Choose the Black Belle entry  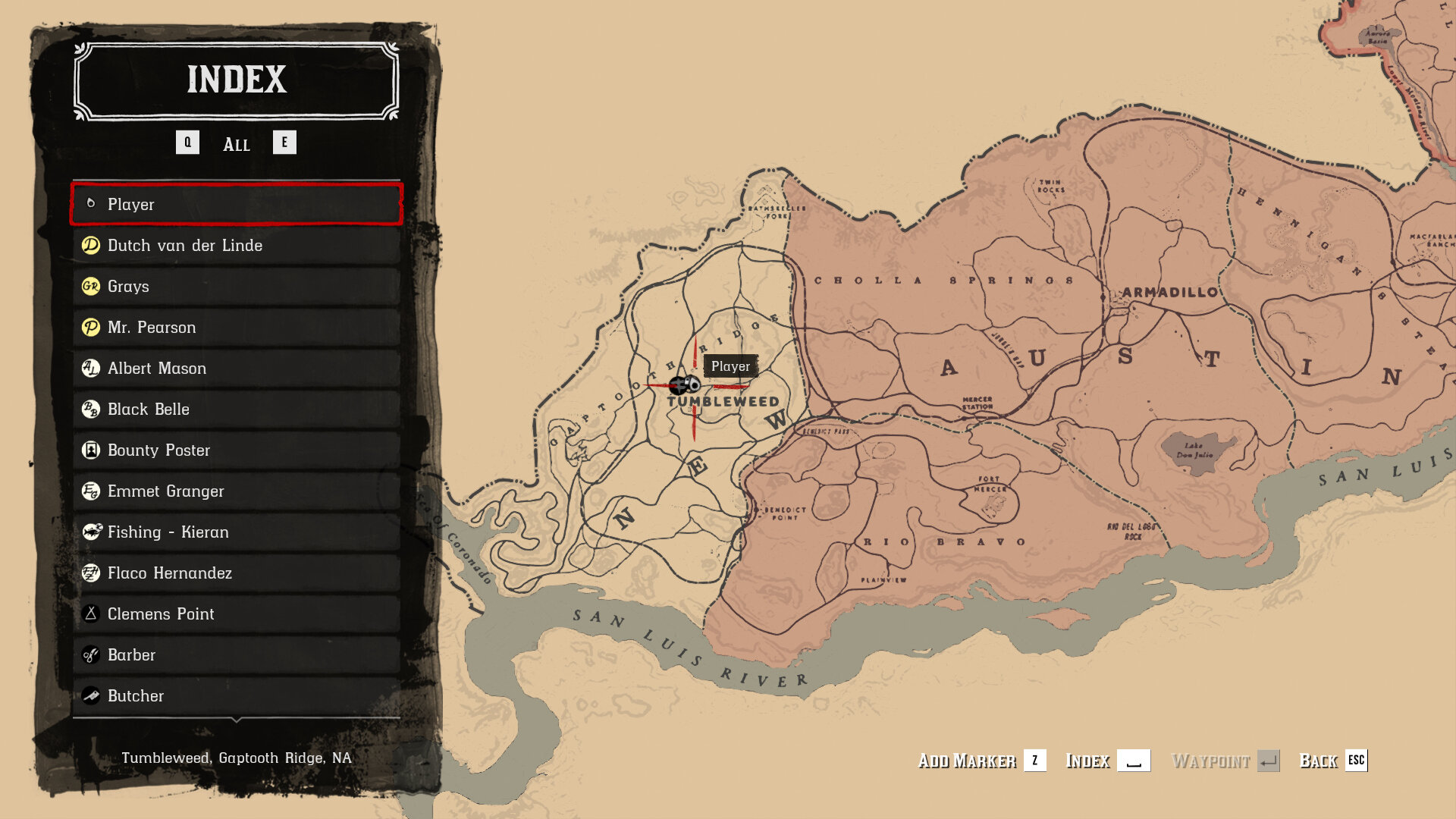236,409
